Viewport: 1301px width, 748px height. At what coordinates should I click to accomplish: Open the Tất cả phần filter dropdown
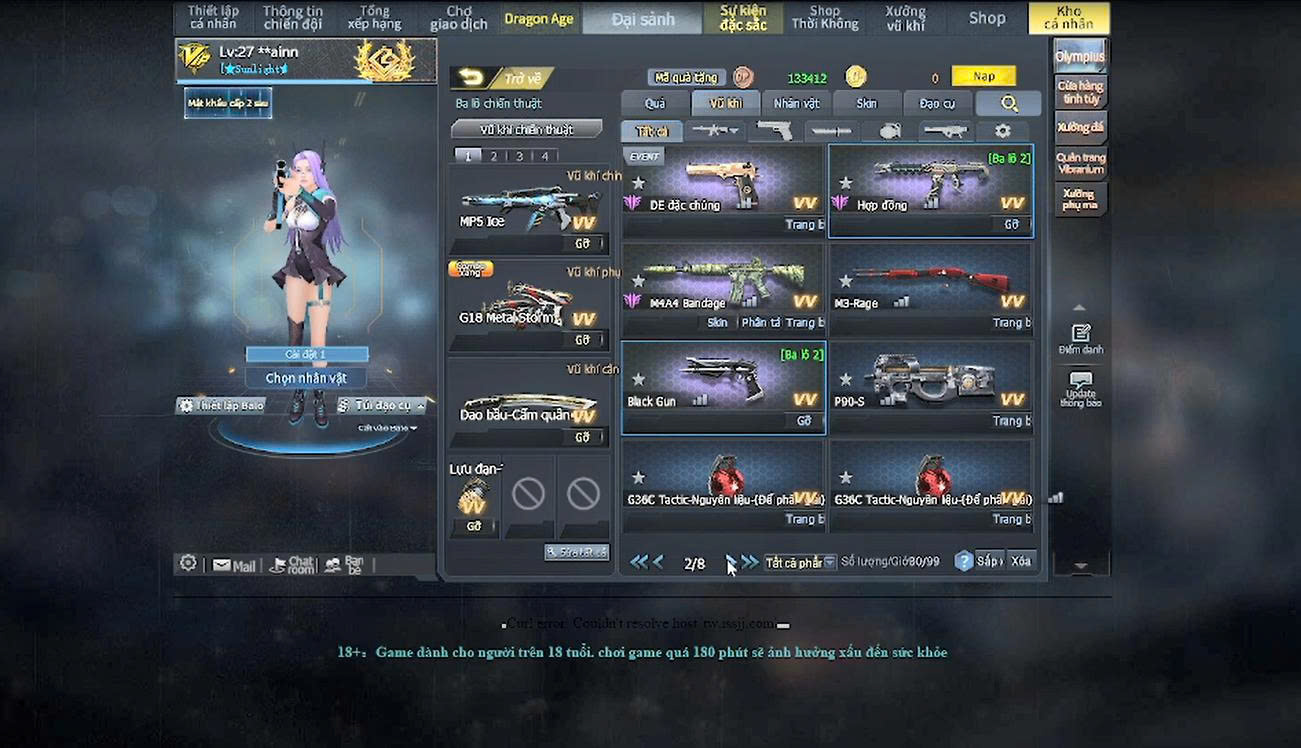click(800, 563)
